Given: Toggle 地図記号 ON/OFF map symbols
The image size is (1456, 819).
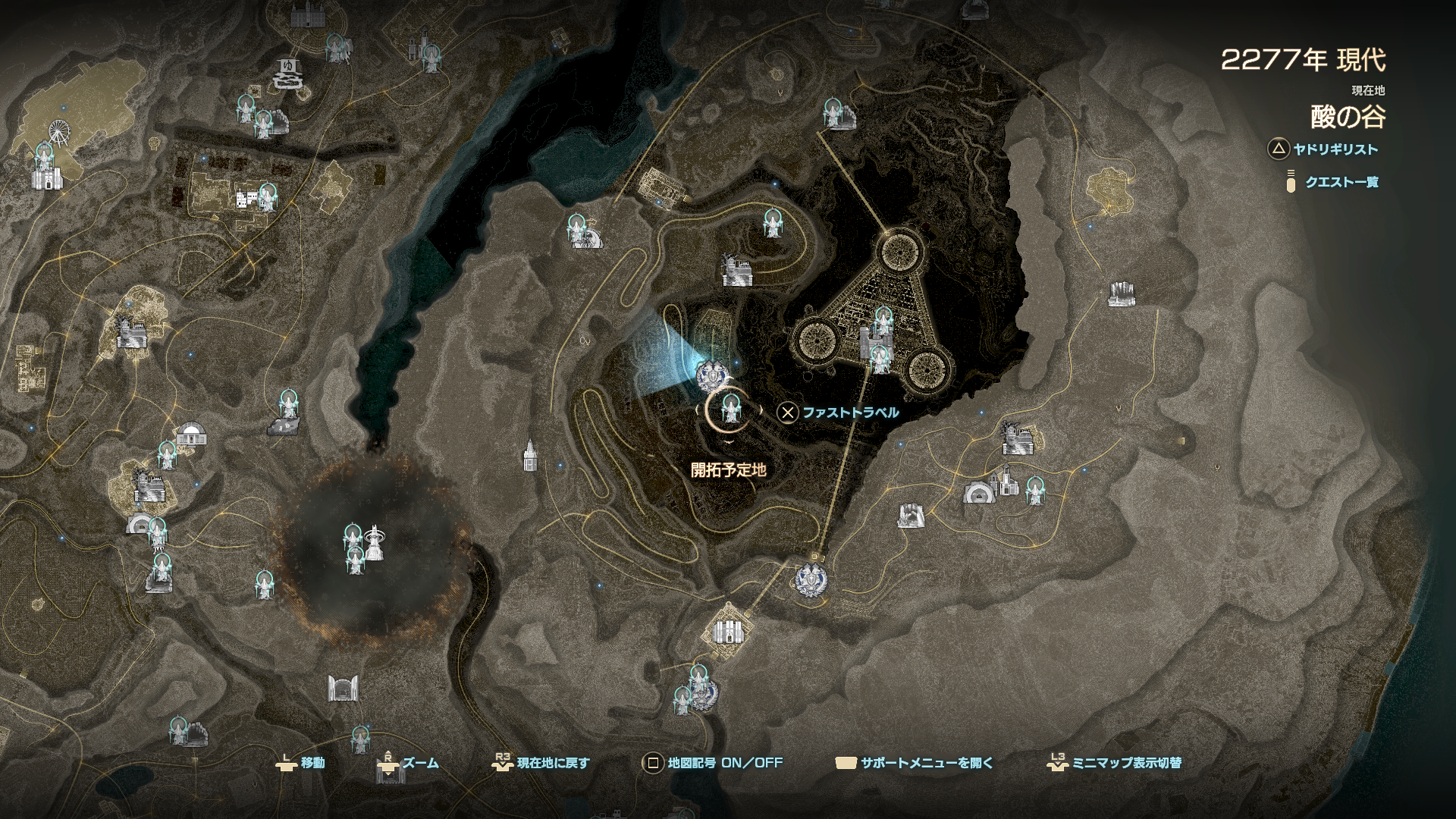Looking at the screenshot, I should coord(712,763).
